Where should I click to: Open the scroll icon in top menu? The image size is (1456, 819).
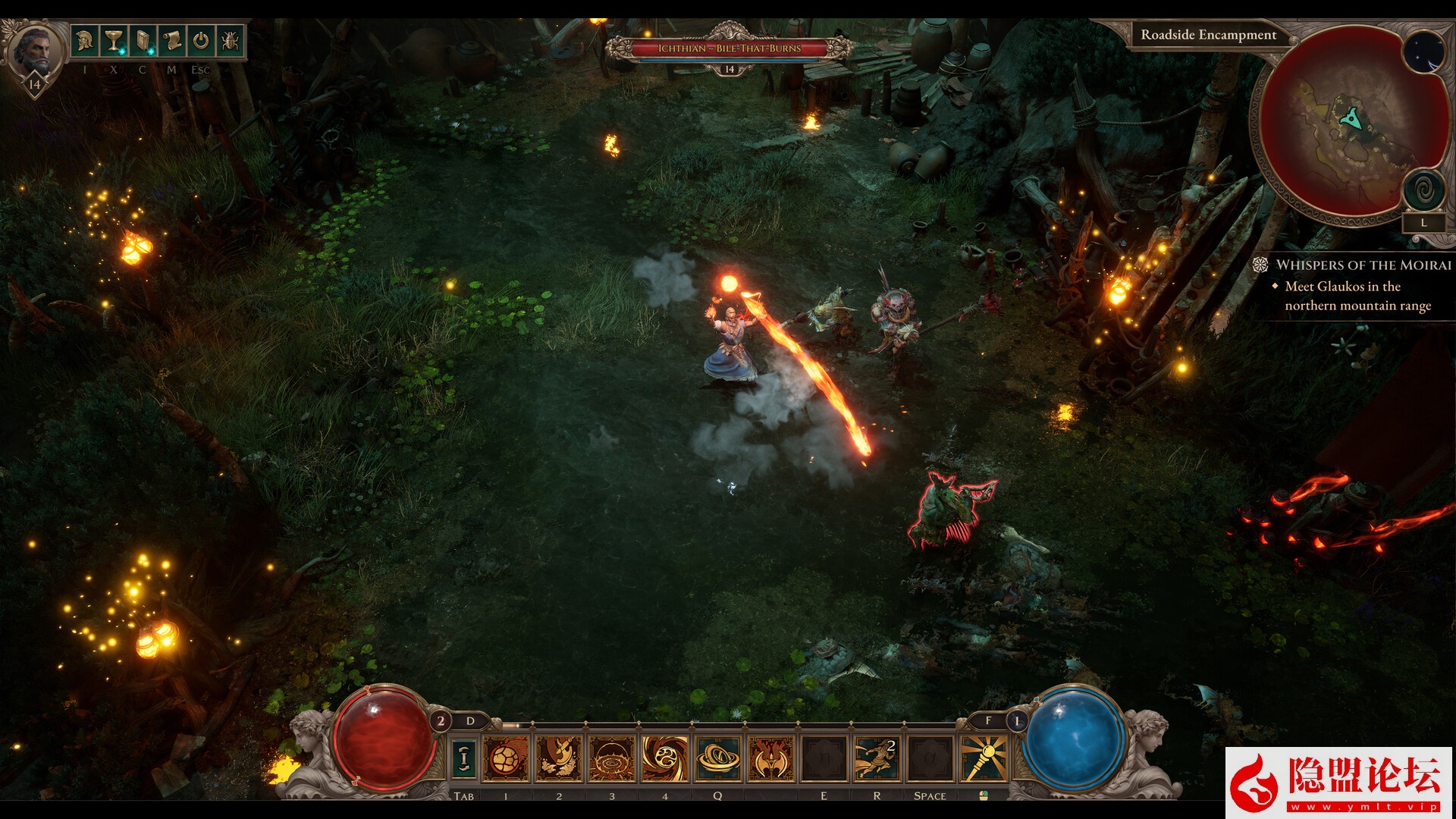[171, 40]
